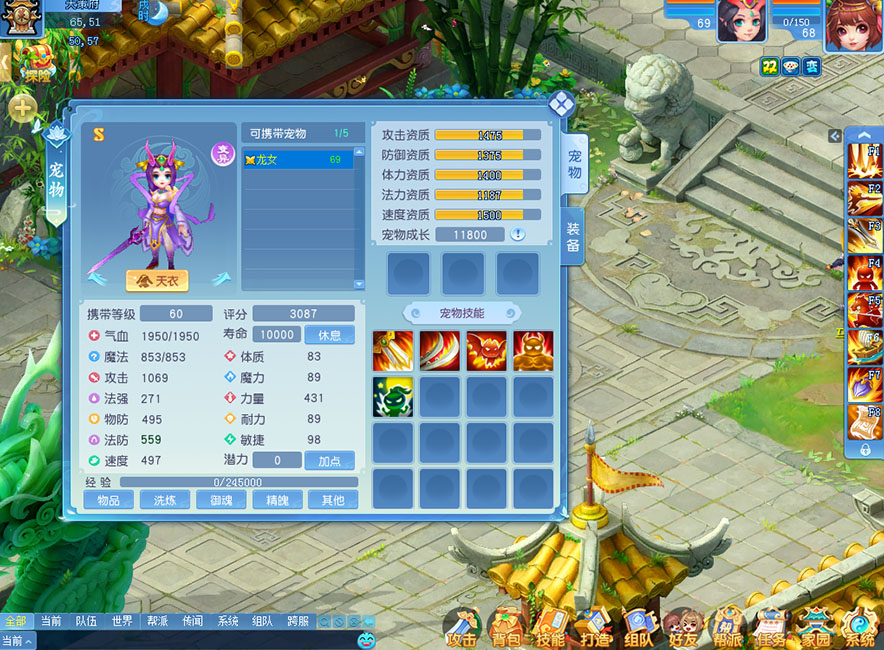Screen dimensions: 884x650
Task: Open the 系统 menu in bottom bar
Action: (859, 628)
